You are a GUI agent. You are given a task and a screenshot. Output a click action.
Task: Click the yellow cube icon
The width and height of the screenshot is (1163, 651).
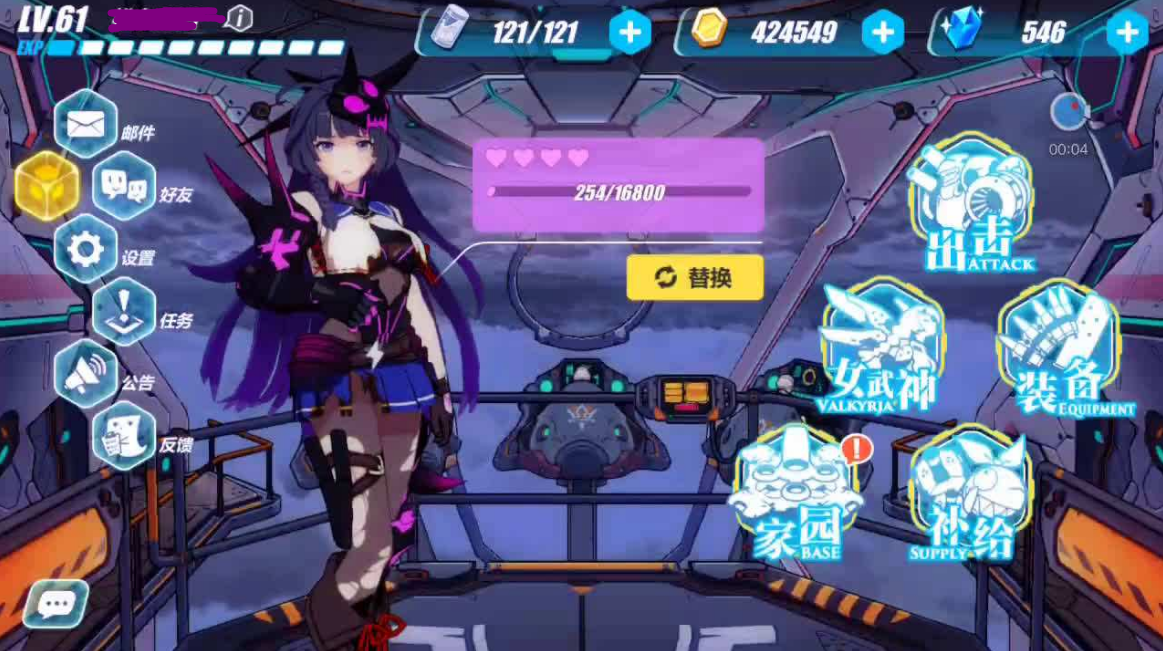pyautogui.click(x=46, y=186)
